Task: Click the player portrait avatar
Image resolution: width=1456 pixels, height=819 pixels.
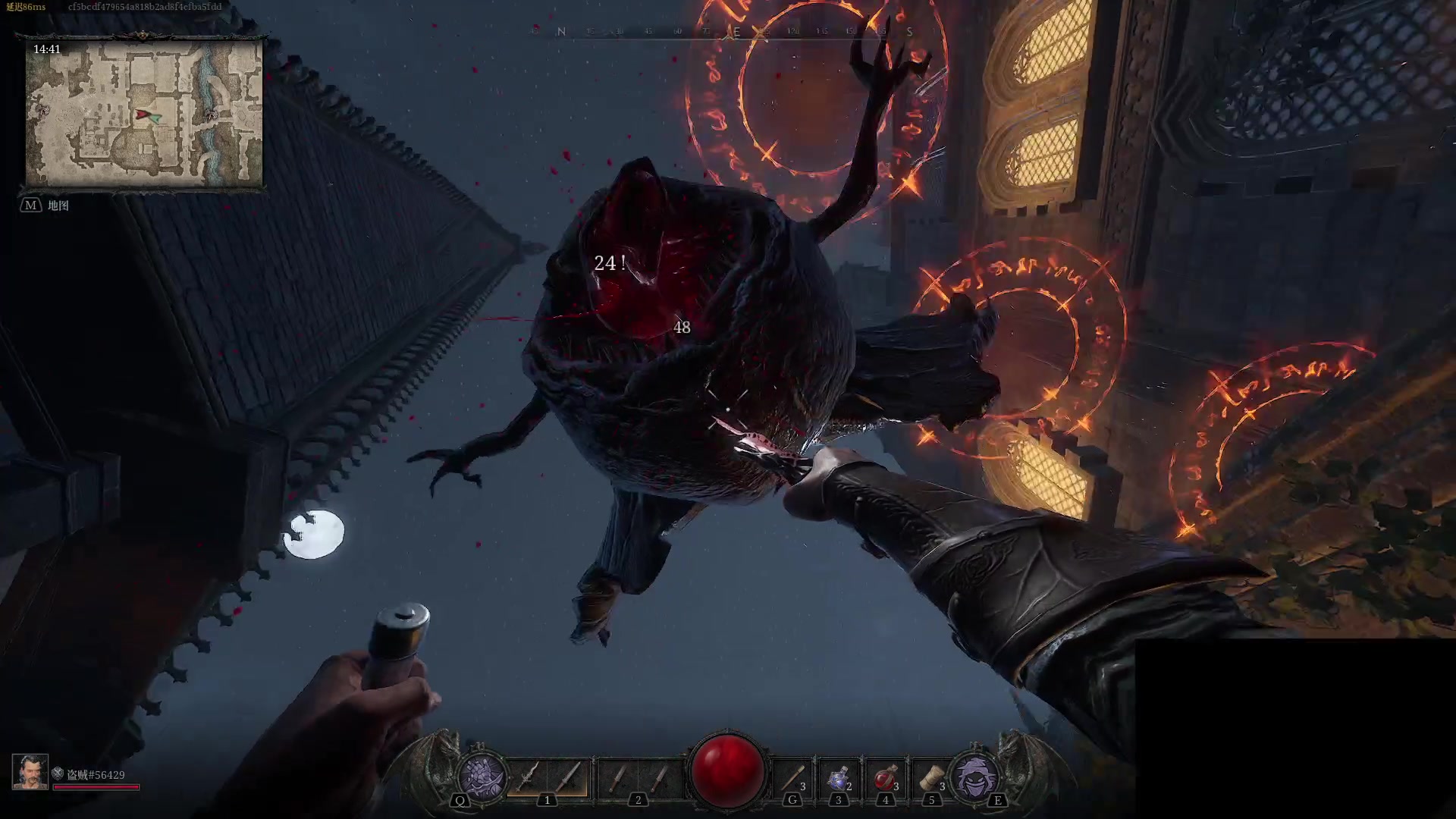Action: pos(30,772)
